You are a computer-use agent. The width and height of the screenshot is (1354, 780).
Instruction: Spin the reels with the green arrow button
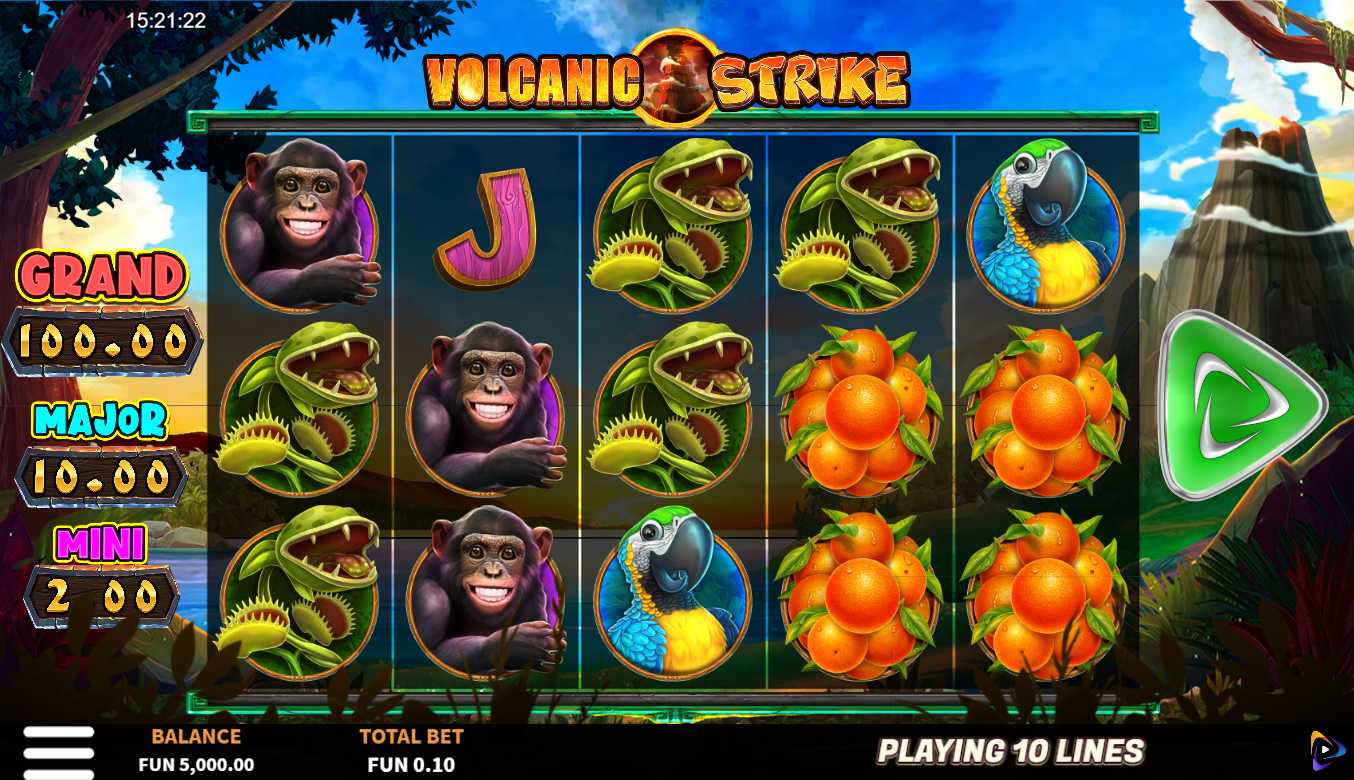tap(1241, 405)
